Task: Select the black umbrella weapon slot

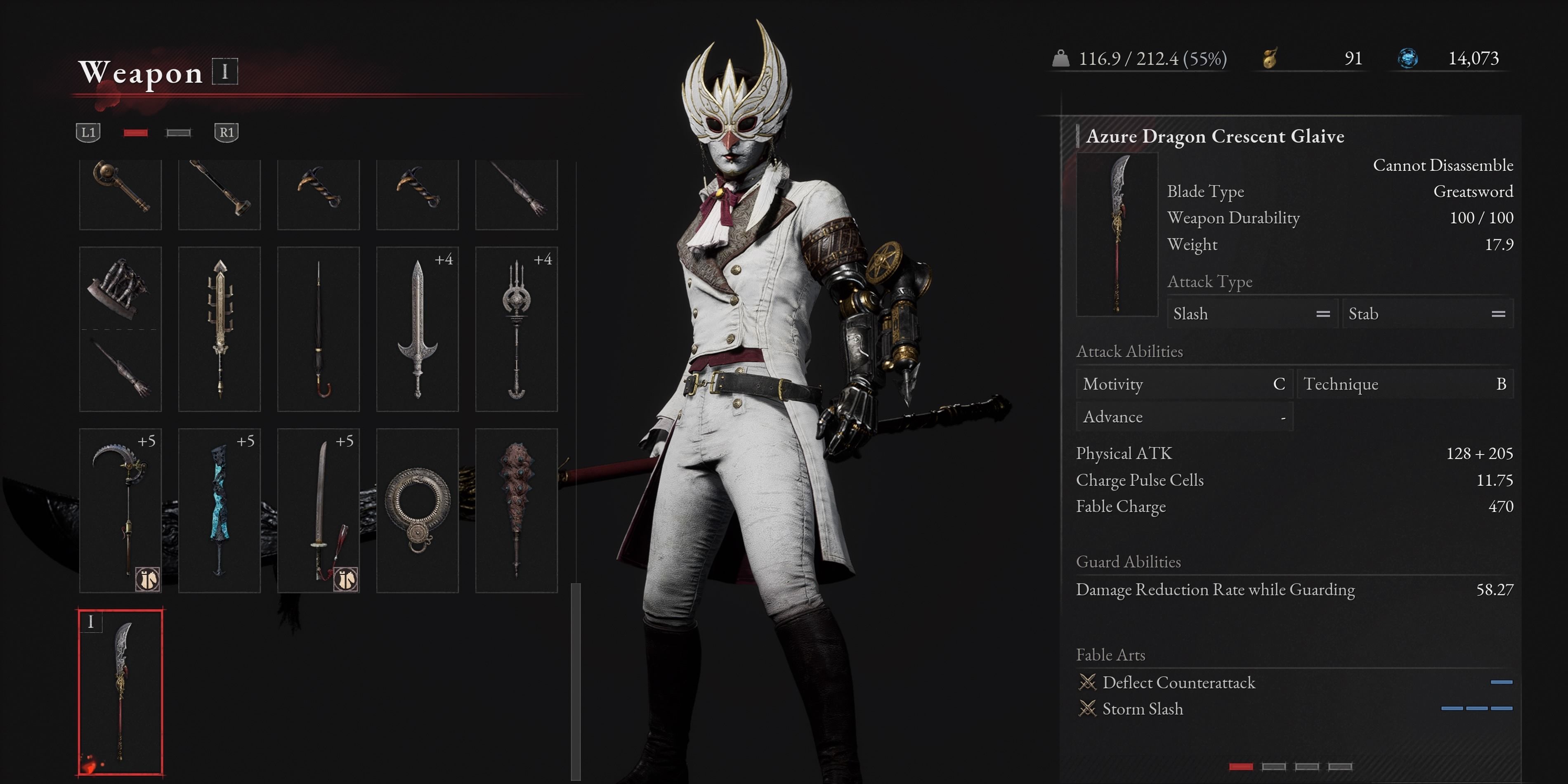Action: point(319,329)
